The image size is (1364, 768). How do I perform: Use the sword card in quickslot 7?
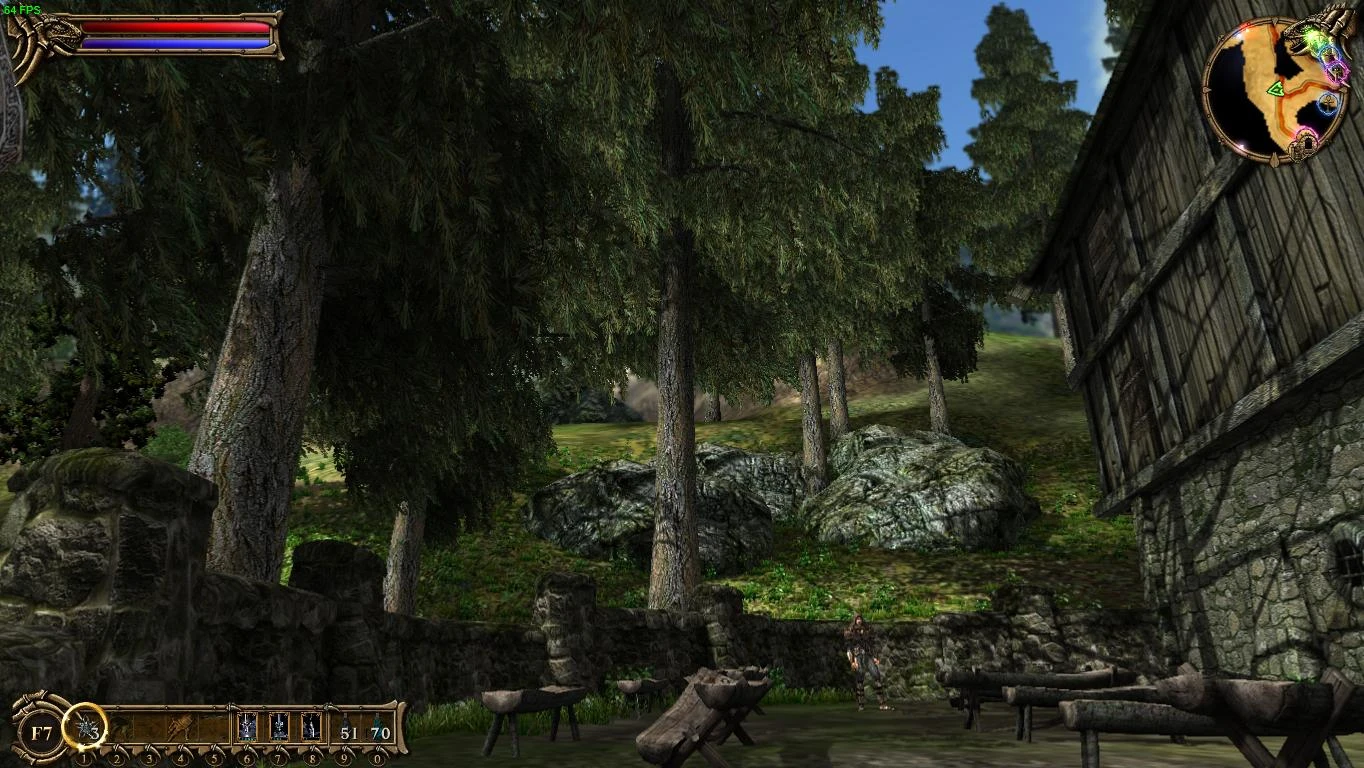[279, 727]
